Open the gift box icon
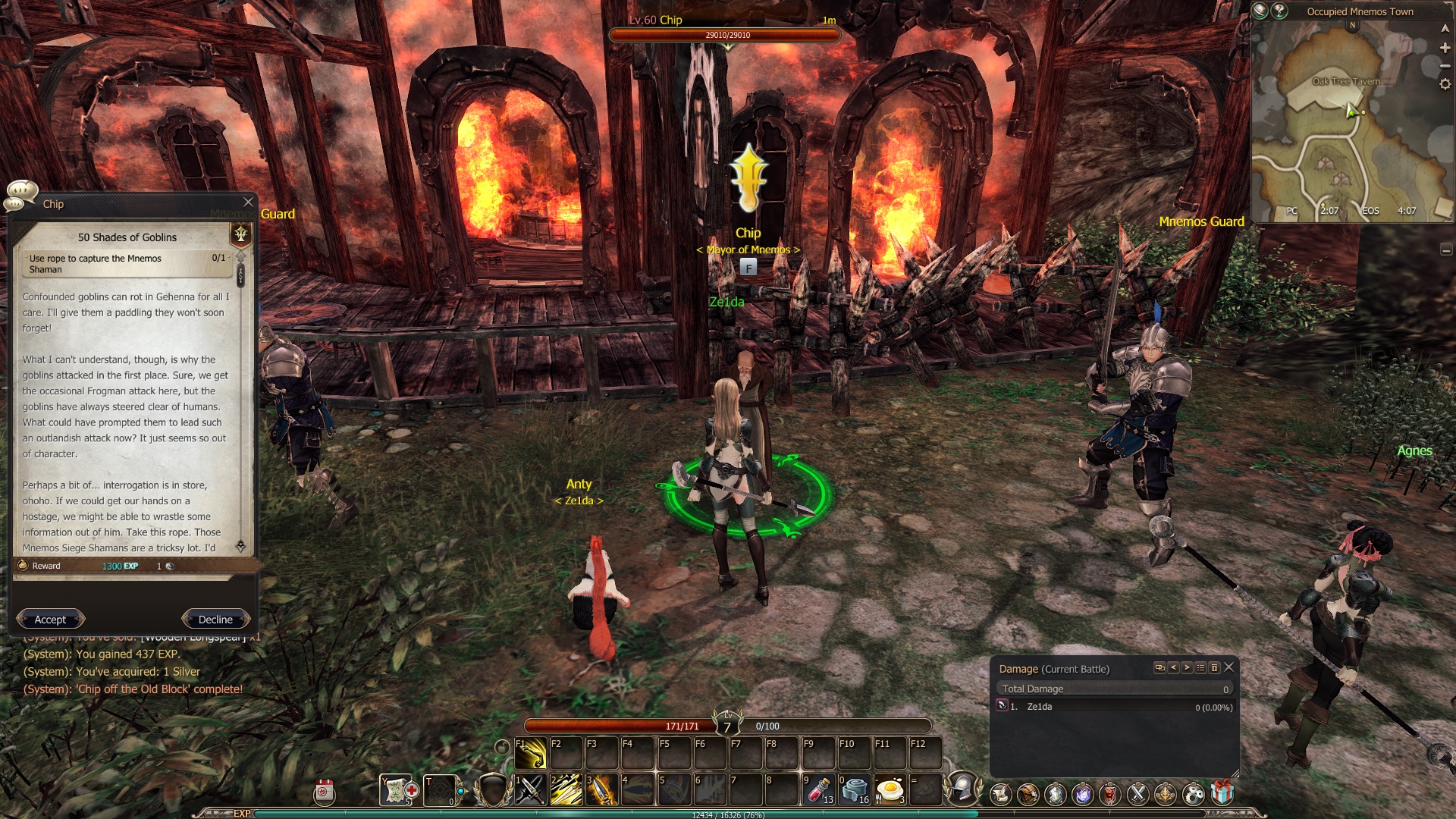This screenshot has height=819, width=1456. [x=1222, y=793]
